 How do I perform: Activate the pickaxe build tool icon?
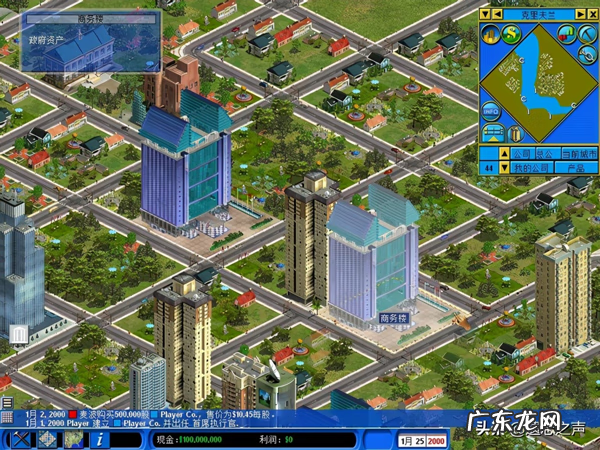point(586,35)
